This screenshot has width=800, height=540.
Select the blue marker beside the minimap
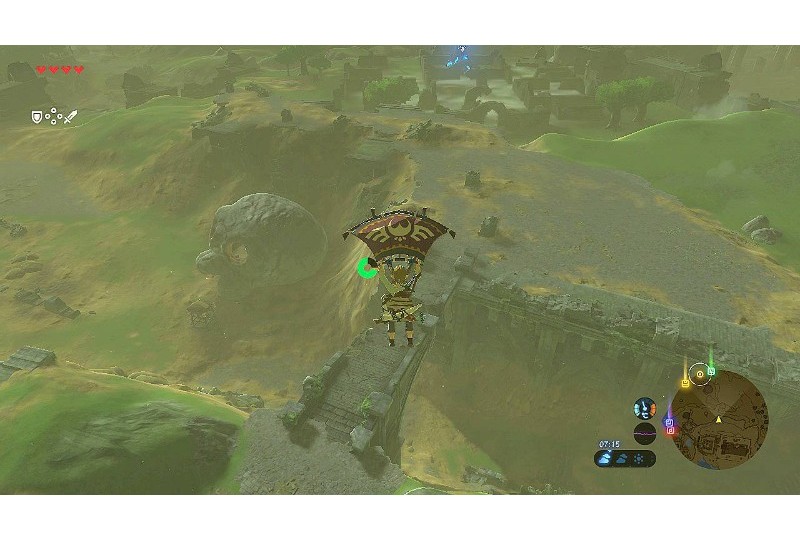click(x=668, y=422)
